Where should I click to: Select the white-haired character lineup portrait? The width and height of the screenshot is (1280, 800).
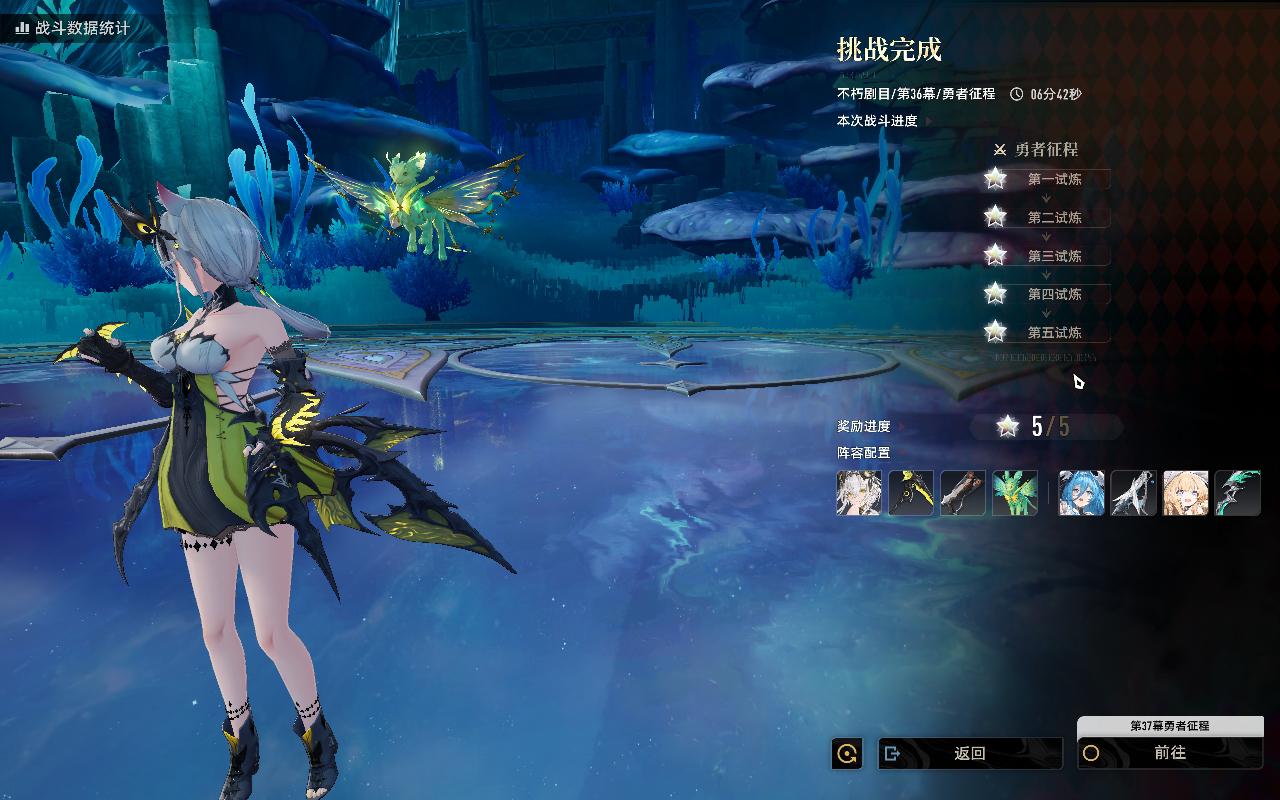(859, 493)
